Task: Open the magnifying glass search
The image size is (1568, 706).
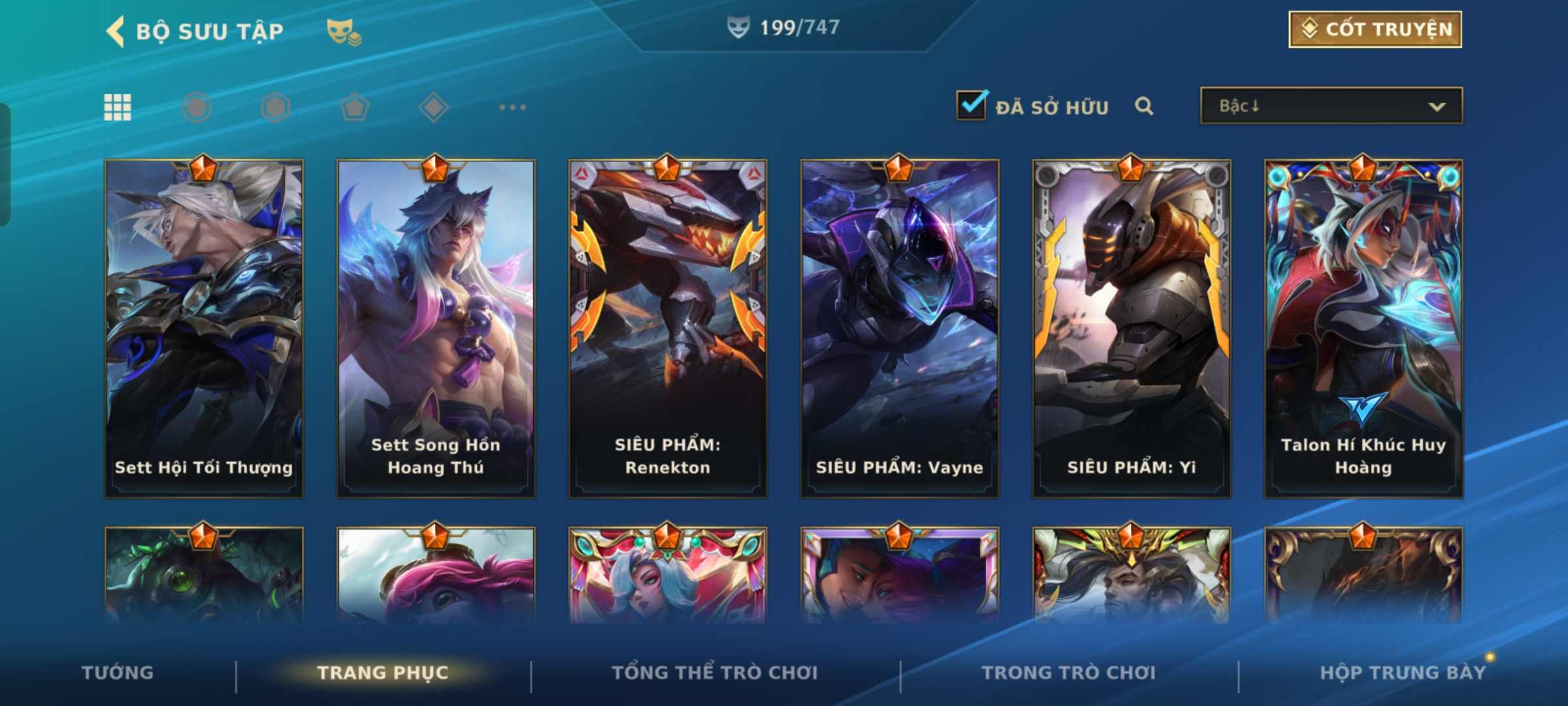Action: click(x=1143, y=106)
